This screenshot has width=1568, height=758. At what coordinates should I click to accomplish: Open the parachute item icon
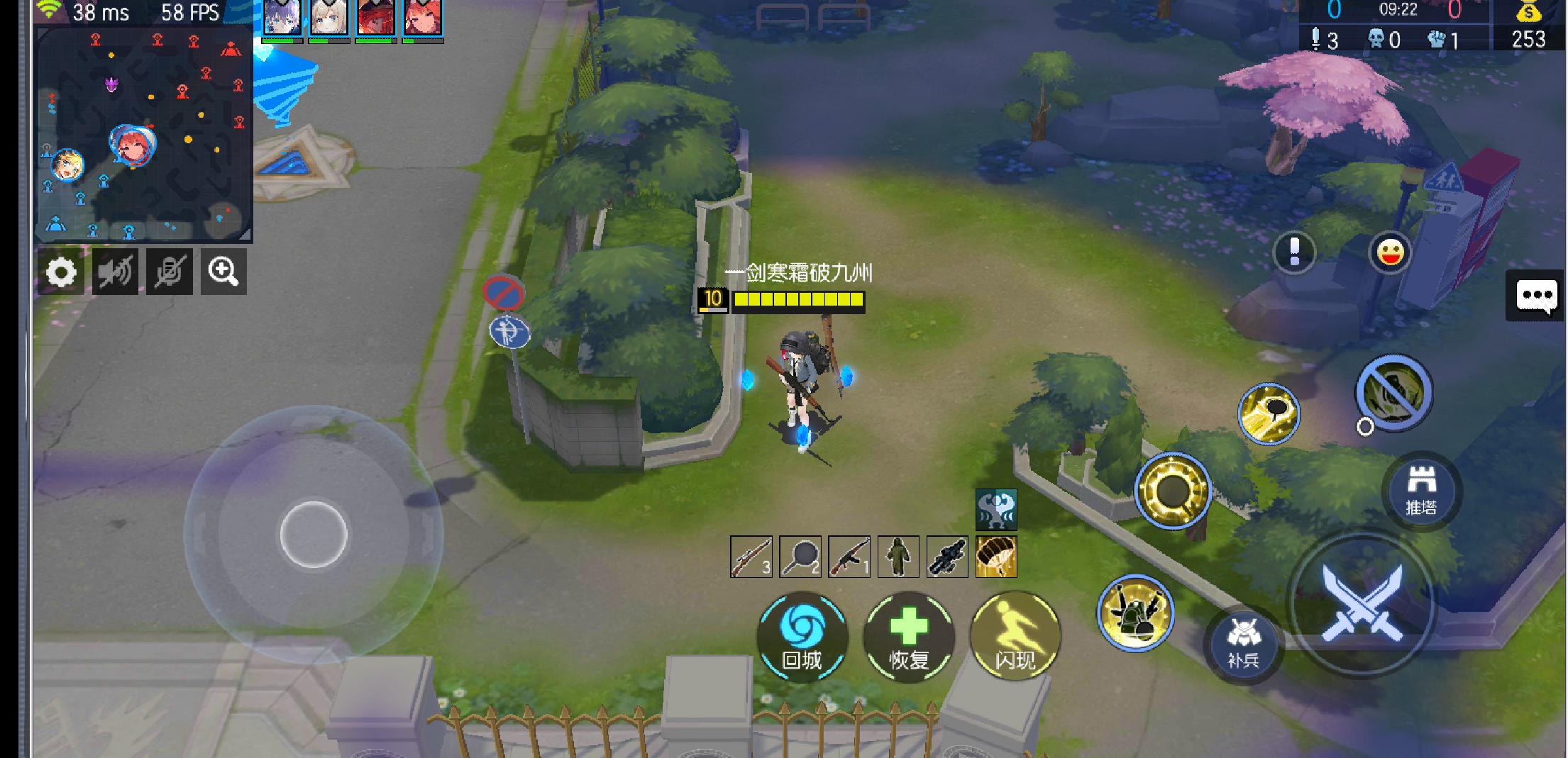(x=995, y=556)
